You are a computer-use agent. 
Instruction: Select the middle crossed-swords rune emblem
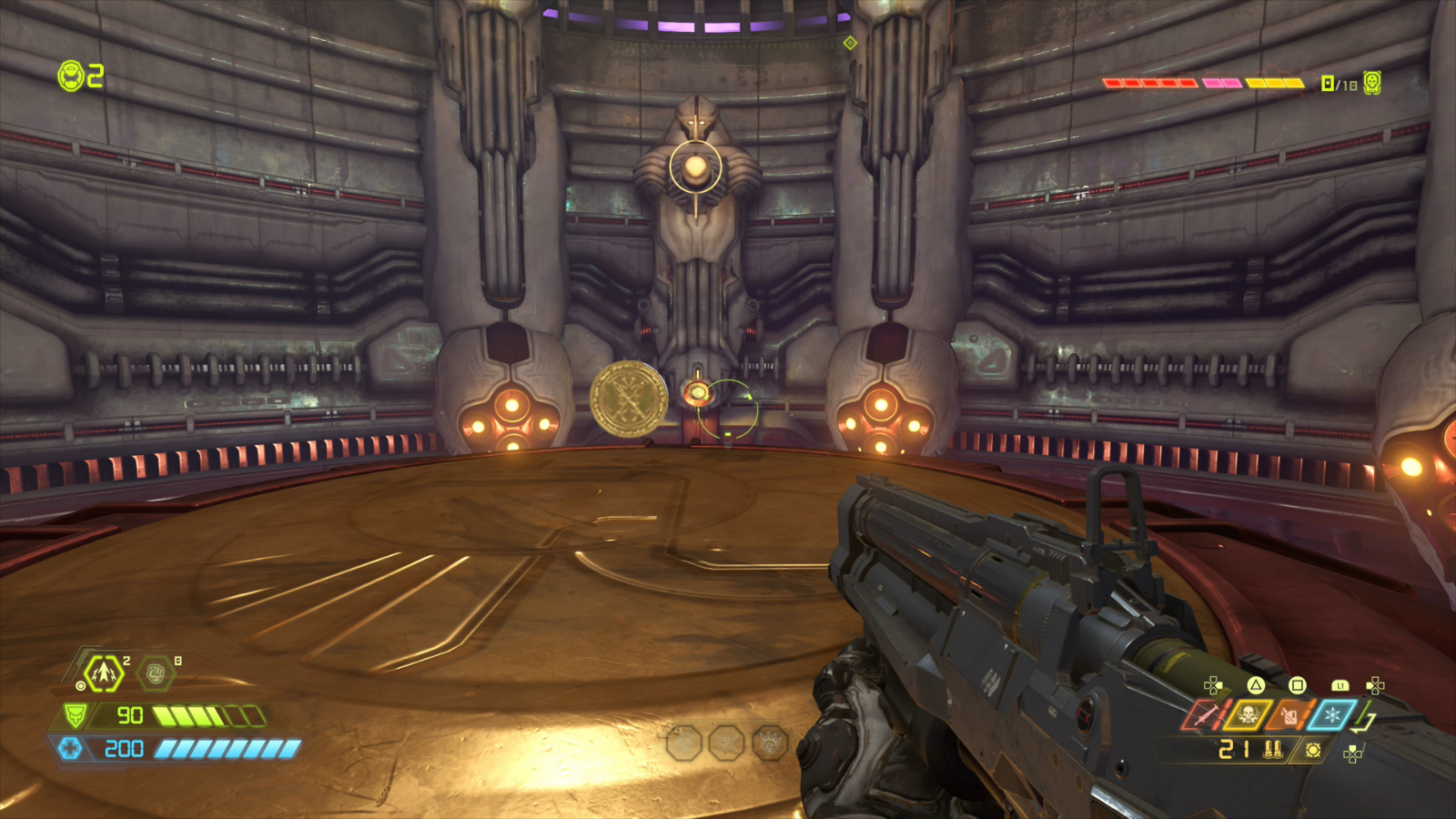tap(727, 742)
